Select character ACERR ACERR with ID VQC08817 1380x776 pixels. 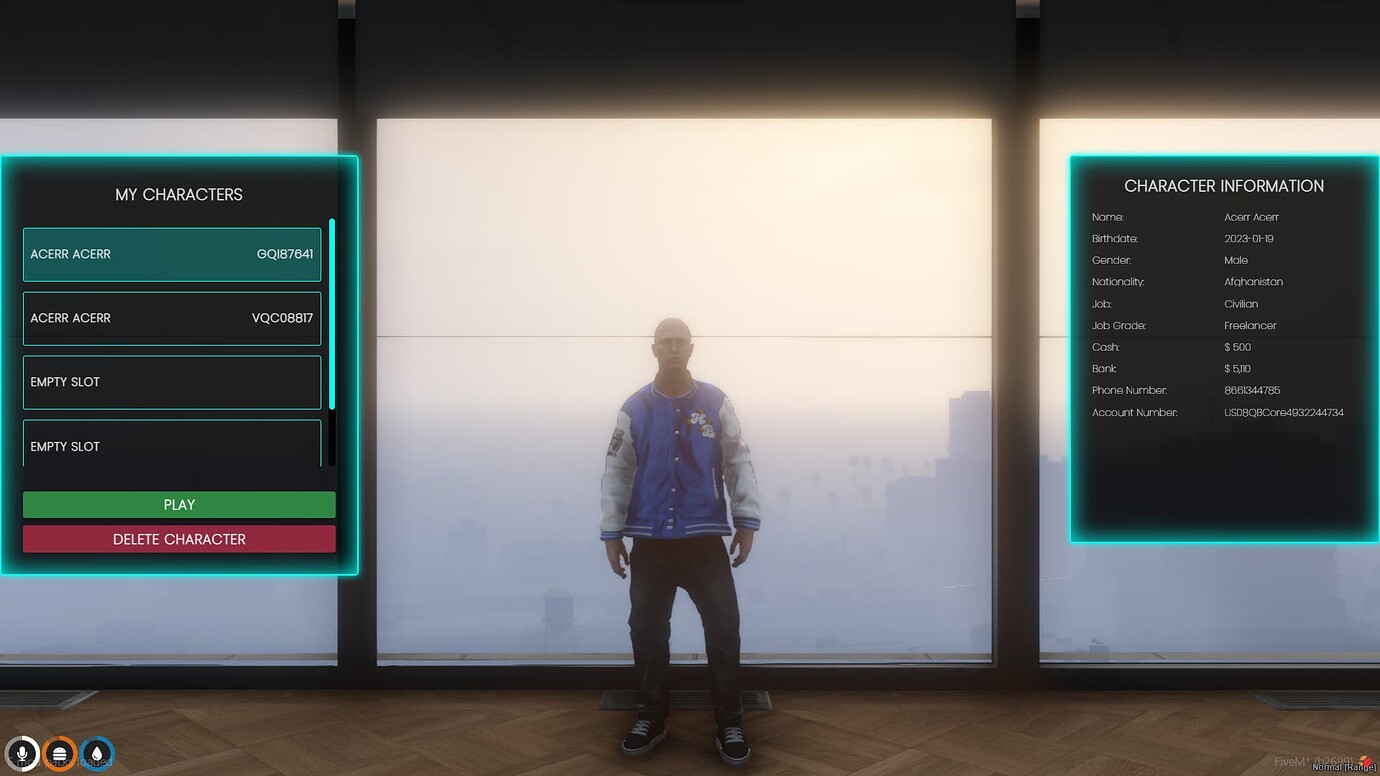coord(171,318)
